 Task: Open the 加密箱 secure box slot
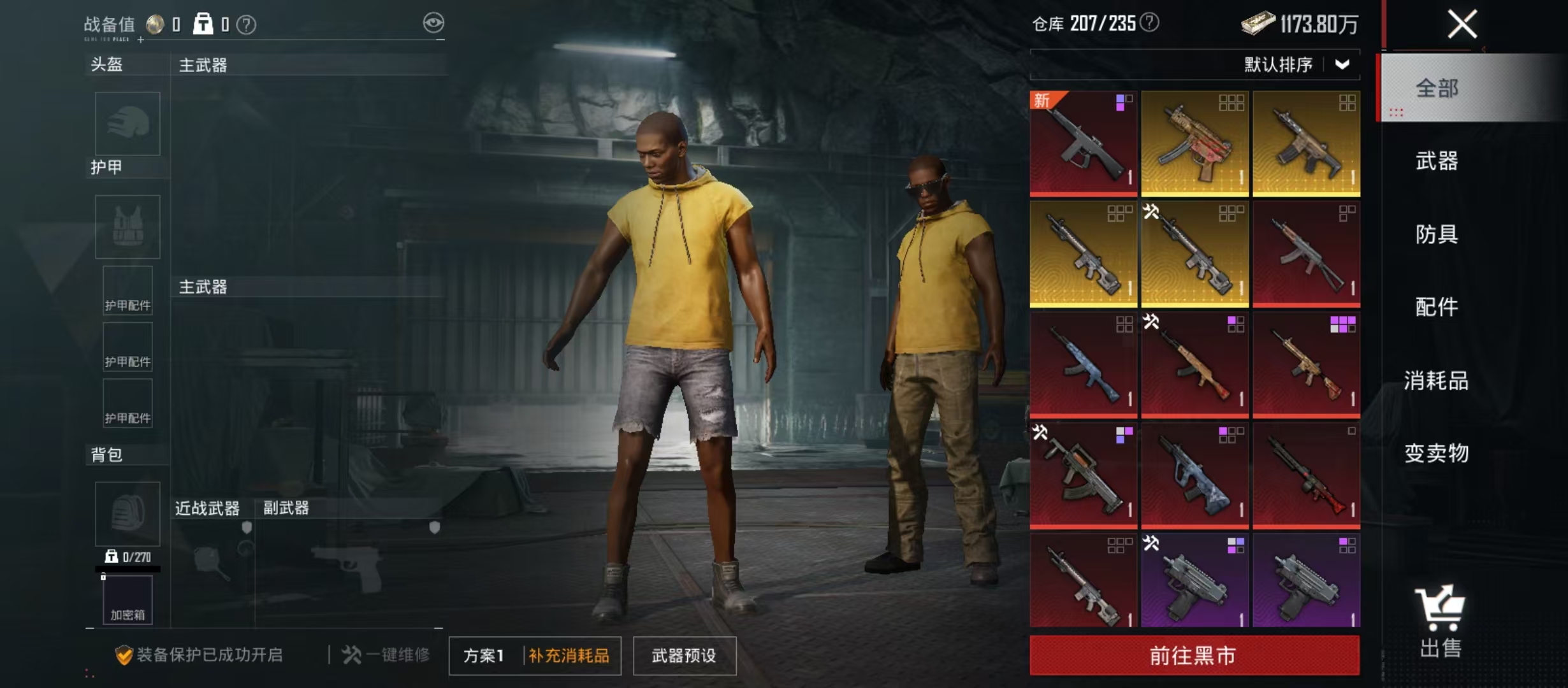(127, 599)
